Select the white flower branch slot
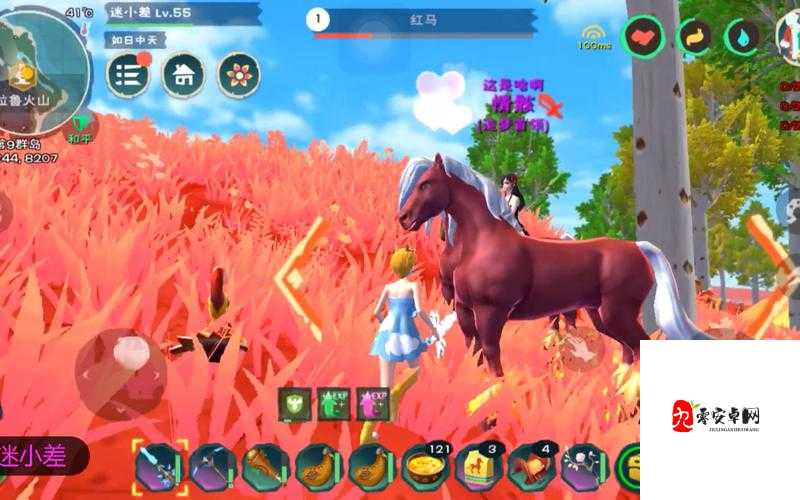Viewport: 800px width, 500px height. 584,467
